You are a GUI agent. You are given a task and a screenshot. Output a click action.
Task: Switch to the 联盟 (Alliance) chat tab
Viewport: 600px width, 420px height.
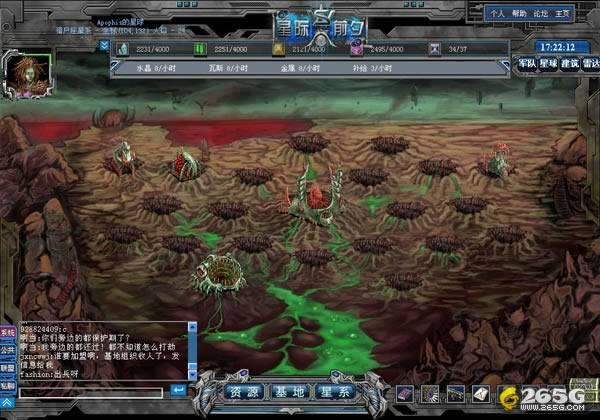click(7, 367)
